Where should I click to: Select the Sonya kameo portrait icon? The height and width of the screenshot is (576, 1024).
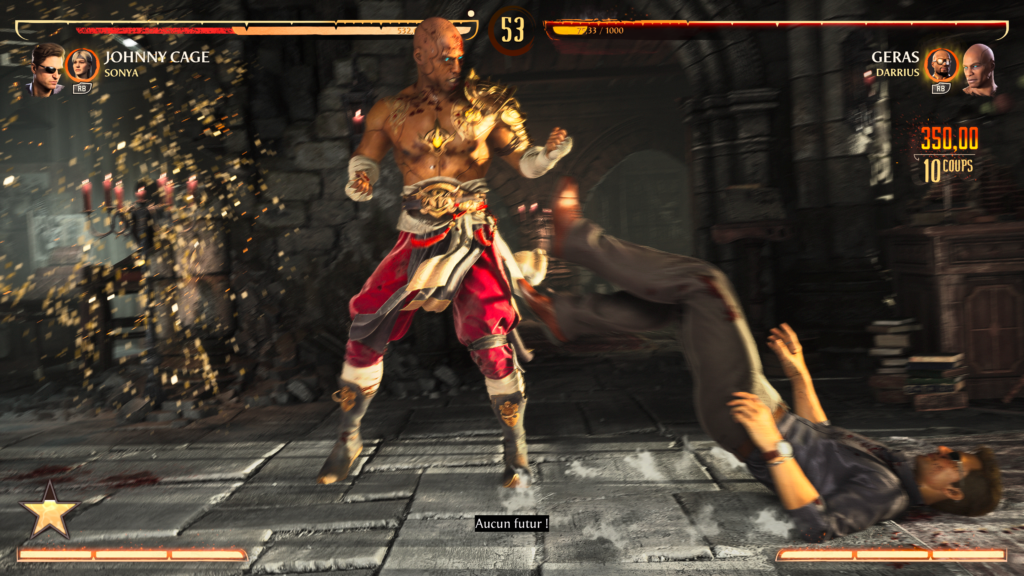(81, 66)
